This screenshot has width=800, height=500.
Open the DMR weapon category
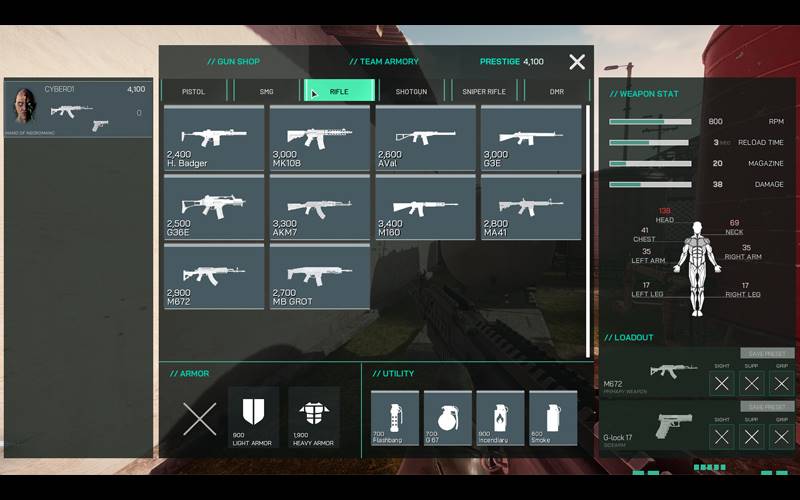557,91
